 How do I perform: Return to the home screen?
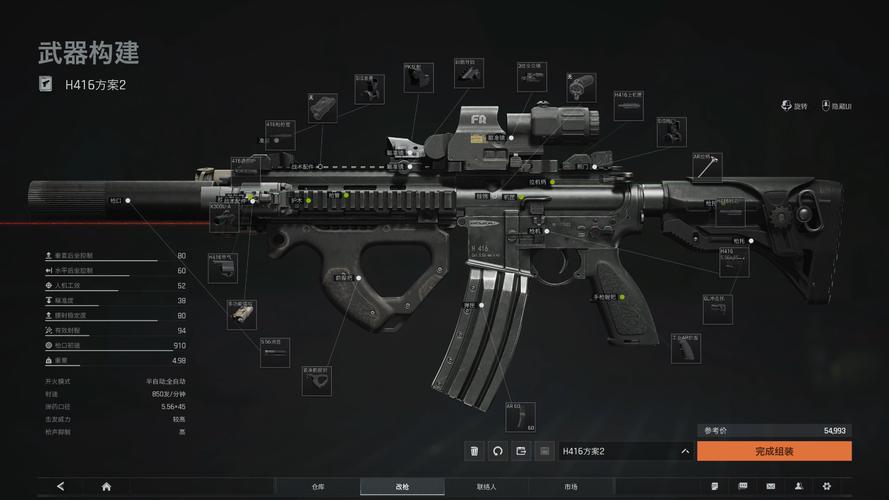106,487
